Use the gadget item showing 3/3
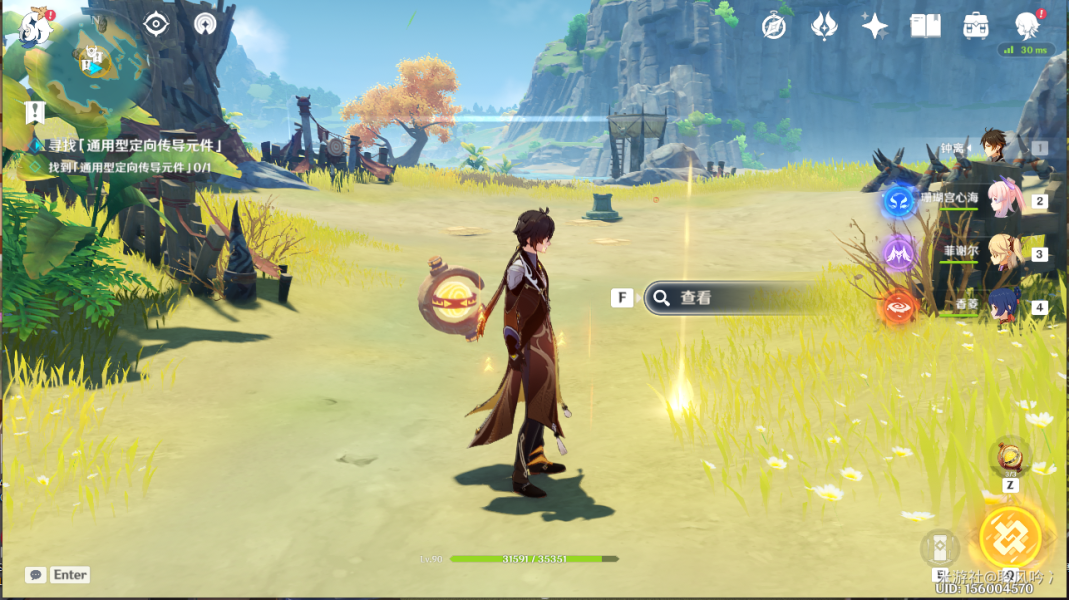Image resolution: width=1069 pixels, height=600 pixels. click(1010, 458)
